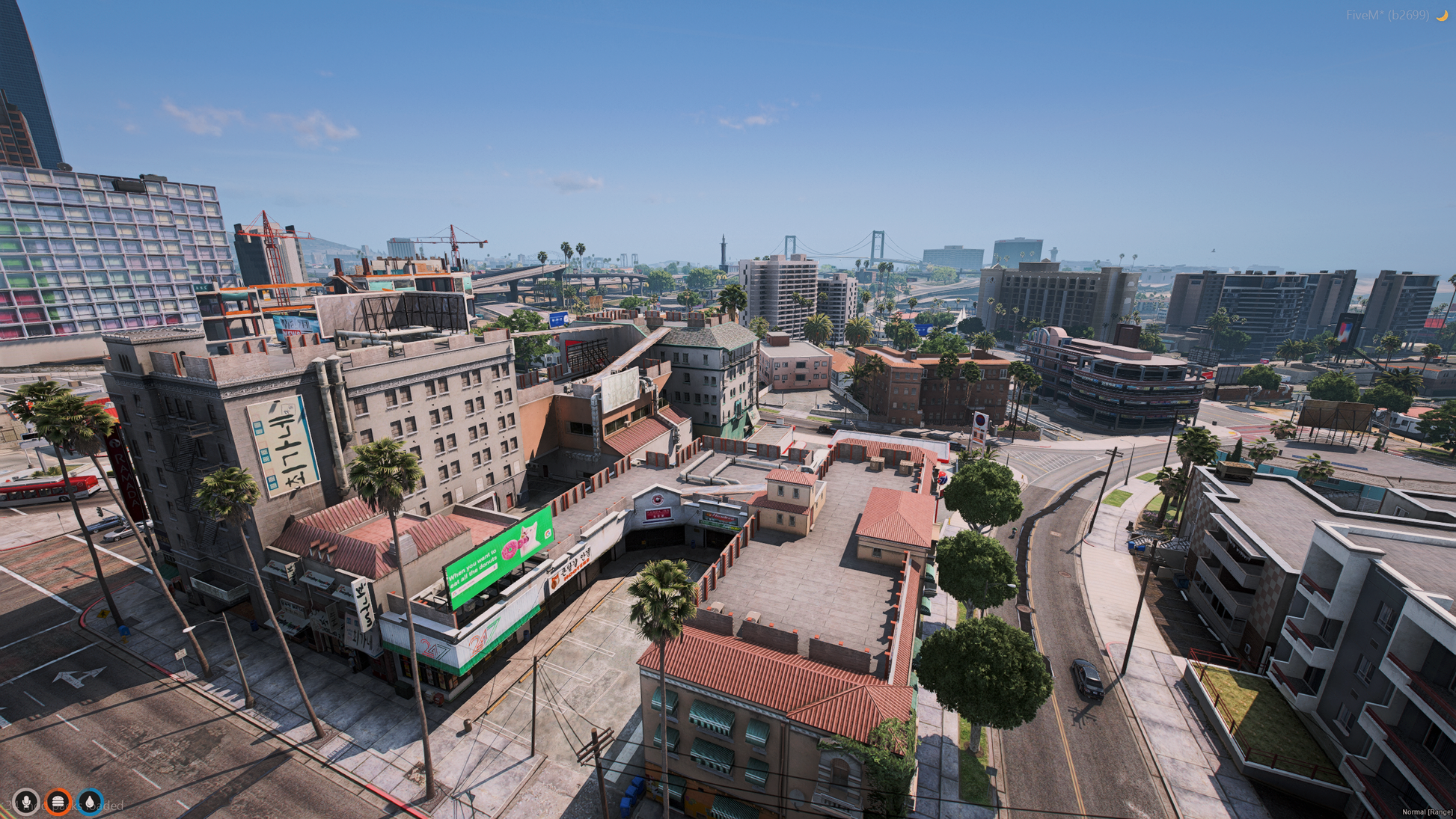The image size is (1456, 819).
Task: Select the burger hunger status icon
Action: pyautogui.click(x=58, y=802)
